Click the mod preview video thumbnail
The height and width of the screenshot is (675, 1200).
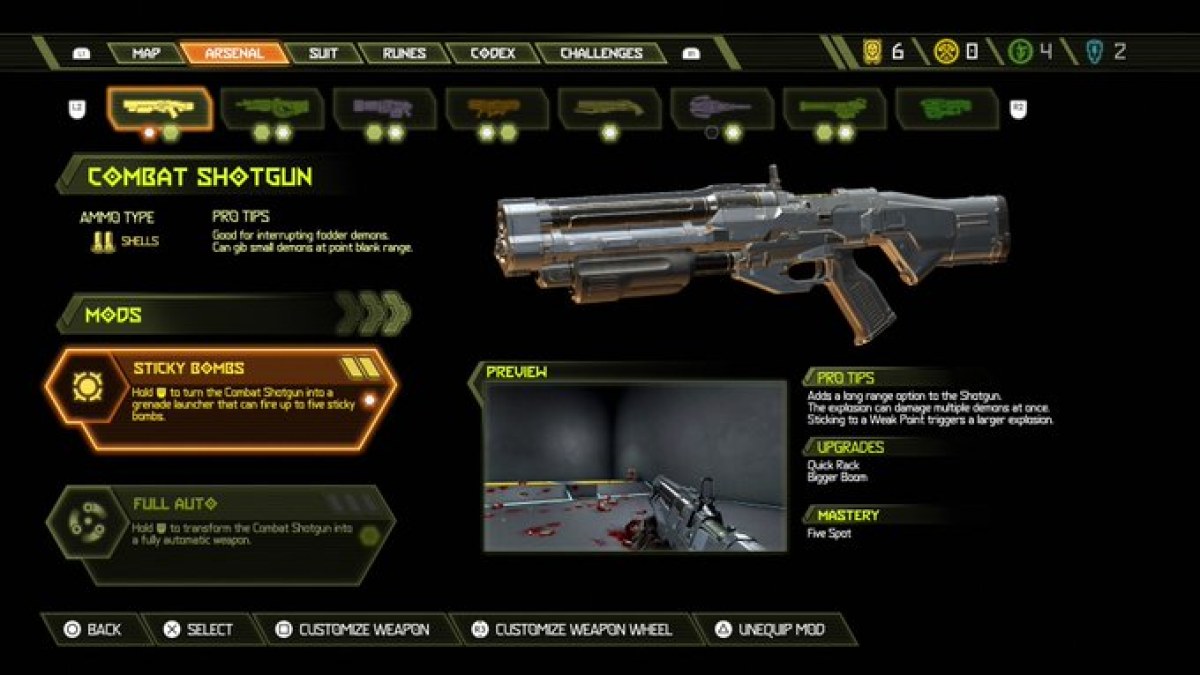click(x=635, y=466)
